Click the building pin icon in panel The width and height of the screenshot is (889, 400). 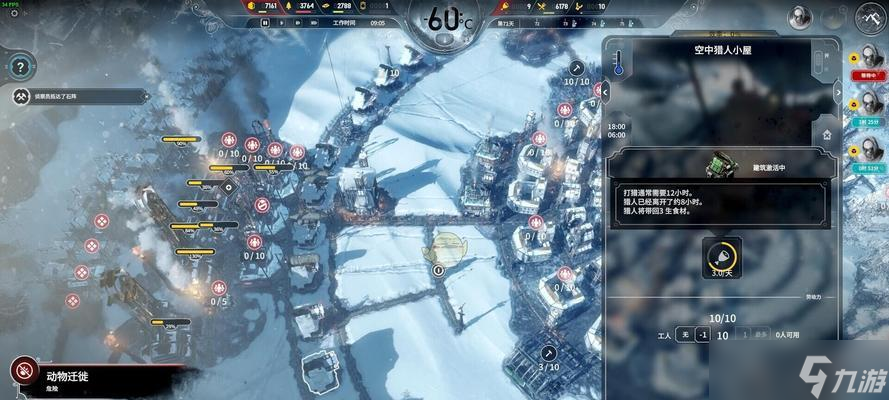tap(826, 133)
